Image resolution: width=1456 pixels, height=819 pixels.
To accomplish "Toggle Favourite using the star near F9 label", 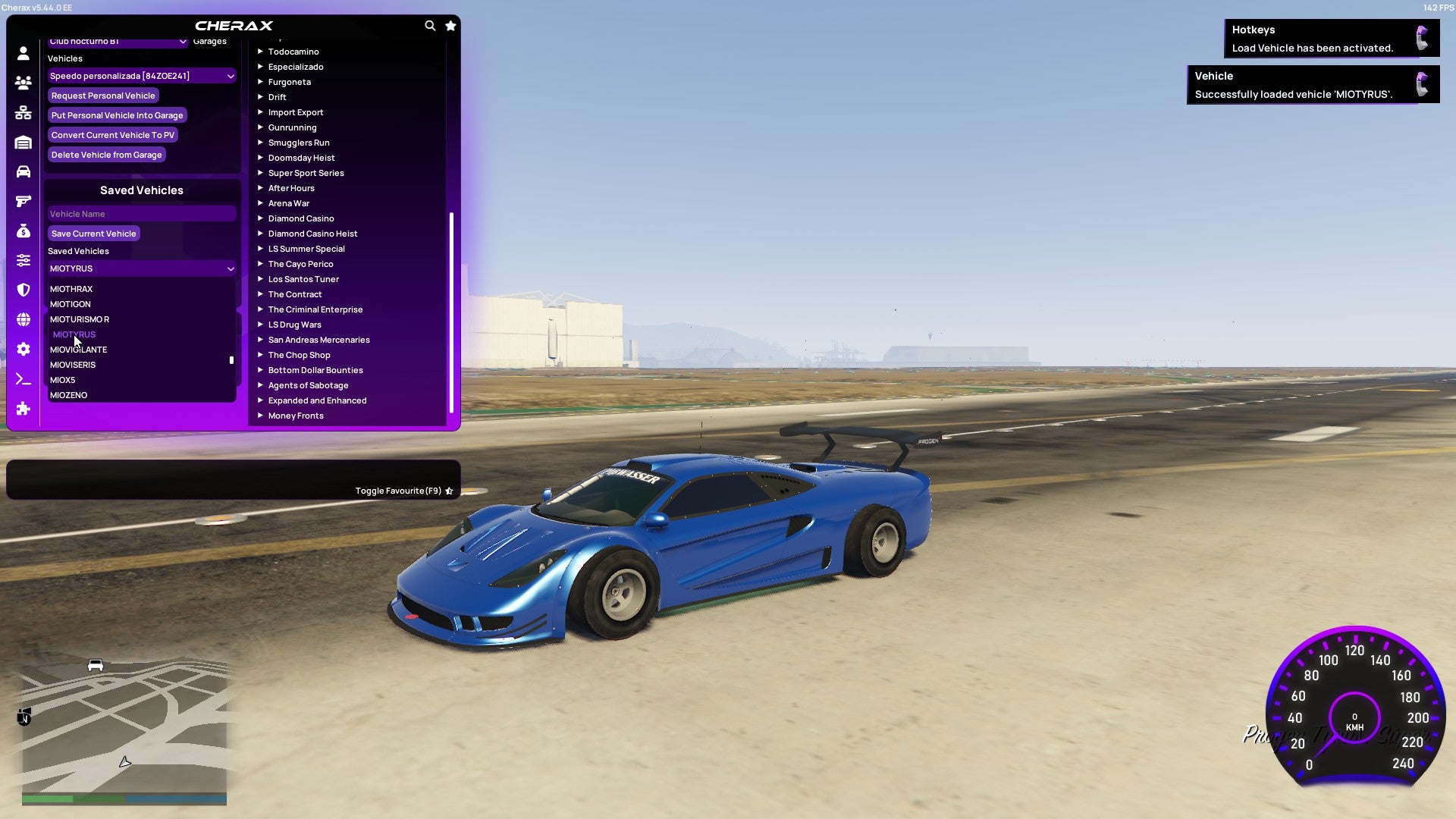I will [449, 490].
